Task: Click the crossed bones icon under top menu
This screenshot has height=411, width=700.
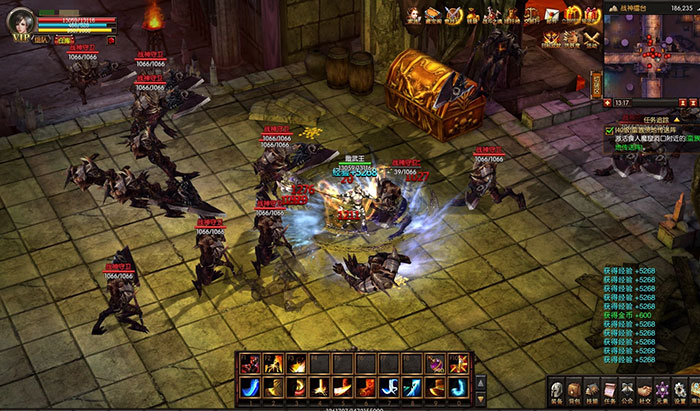Action: [591, 39]
